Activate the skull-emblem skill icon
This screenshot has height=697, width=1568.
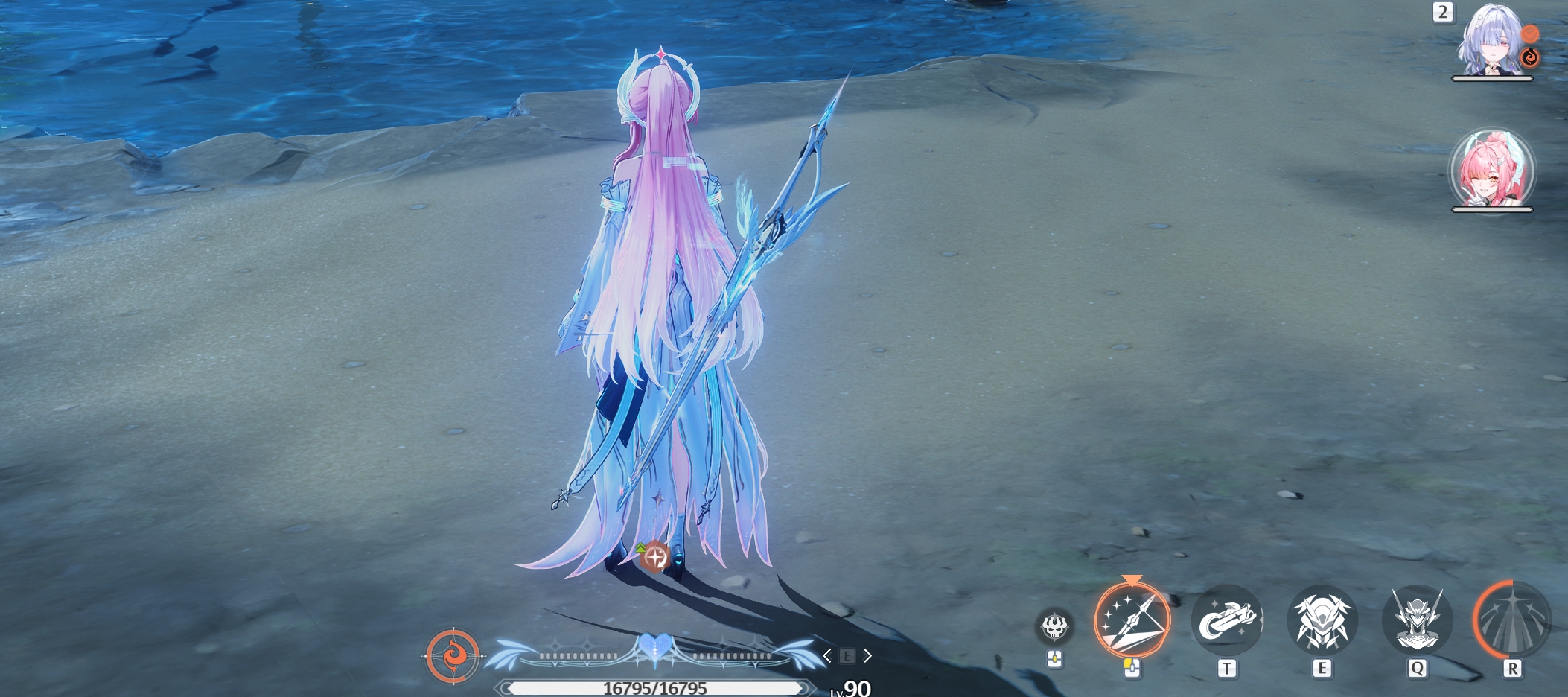pos(1054,626)
